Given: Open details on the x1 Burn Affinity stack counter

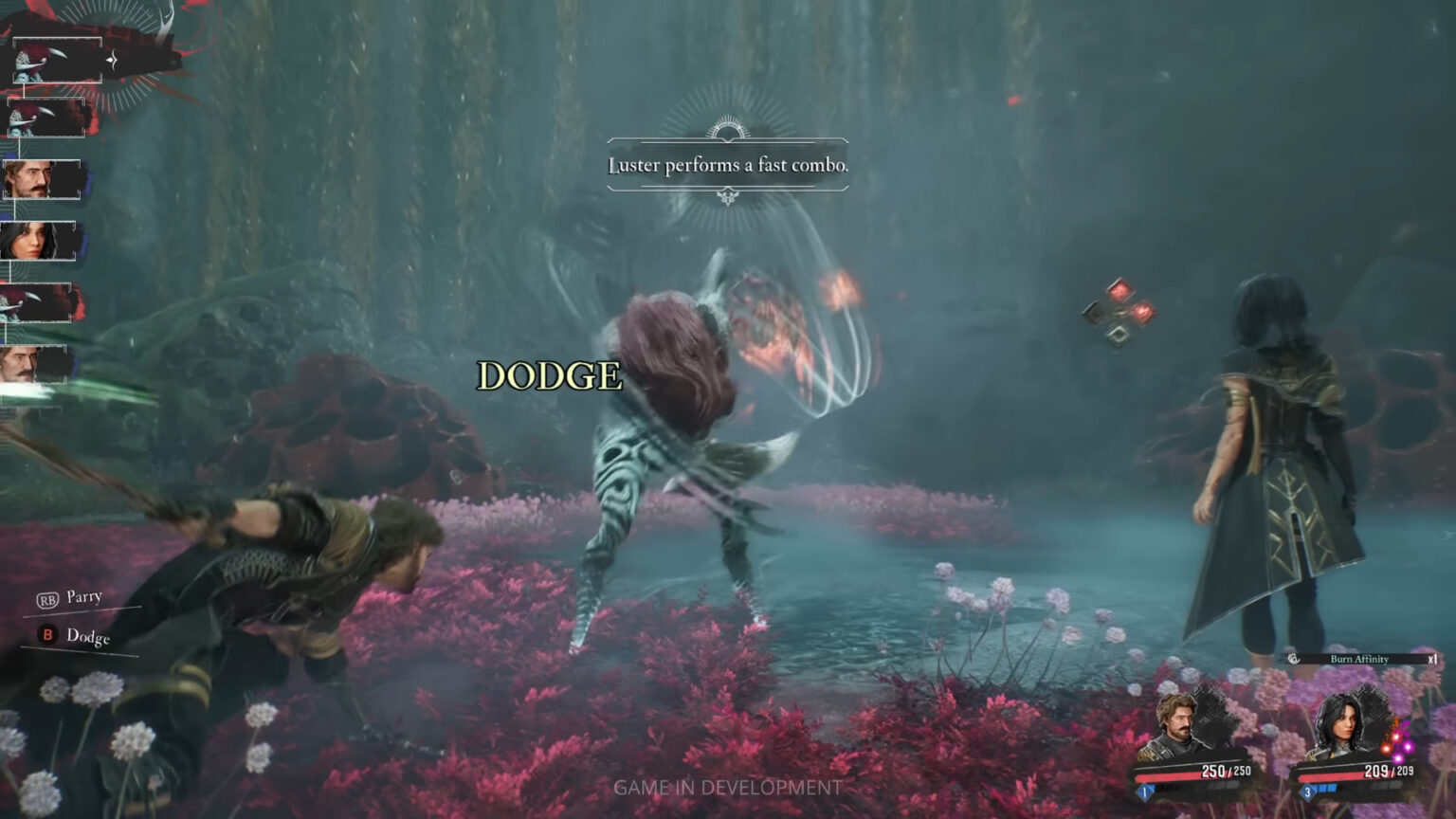Looking at the screenshot, I should 1433,659.
